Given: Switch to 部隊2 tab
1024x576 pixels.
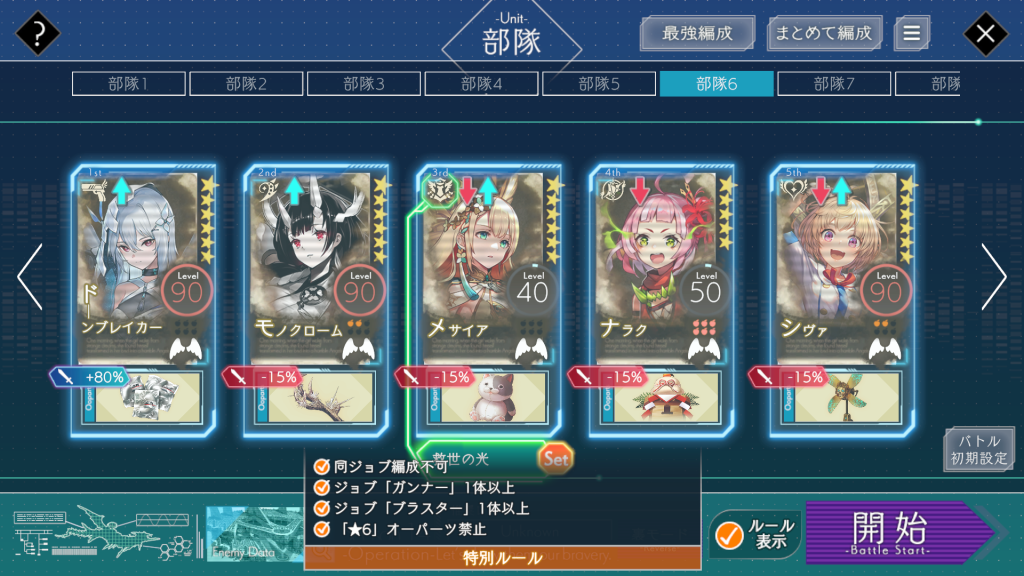Looking at the screenshot, I should click(x=246, y=84).
